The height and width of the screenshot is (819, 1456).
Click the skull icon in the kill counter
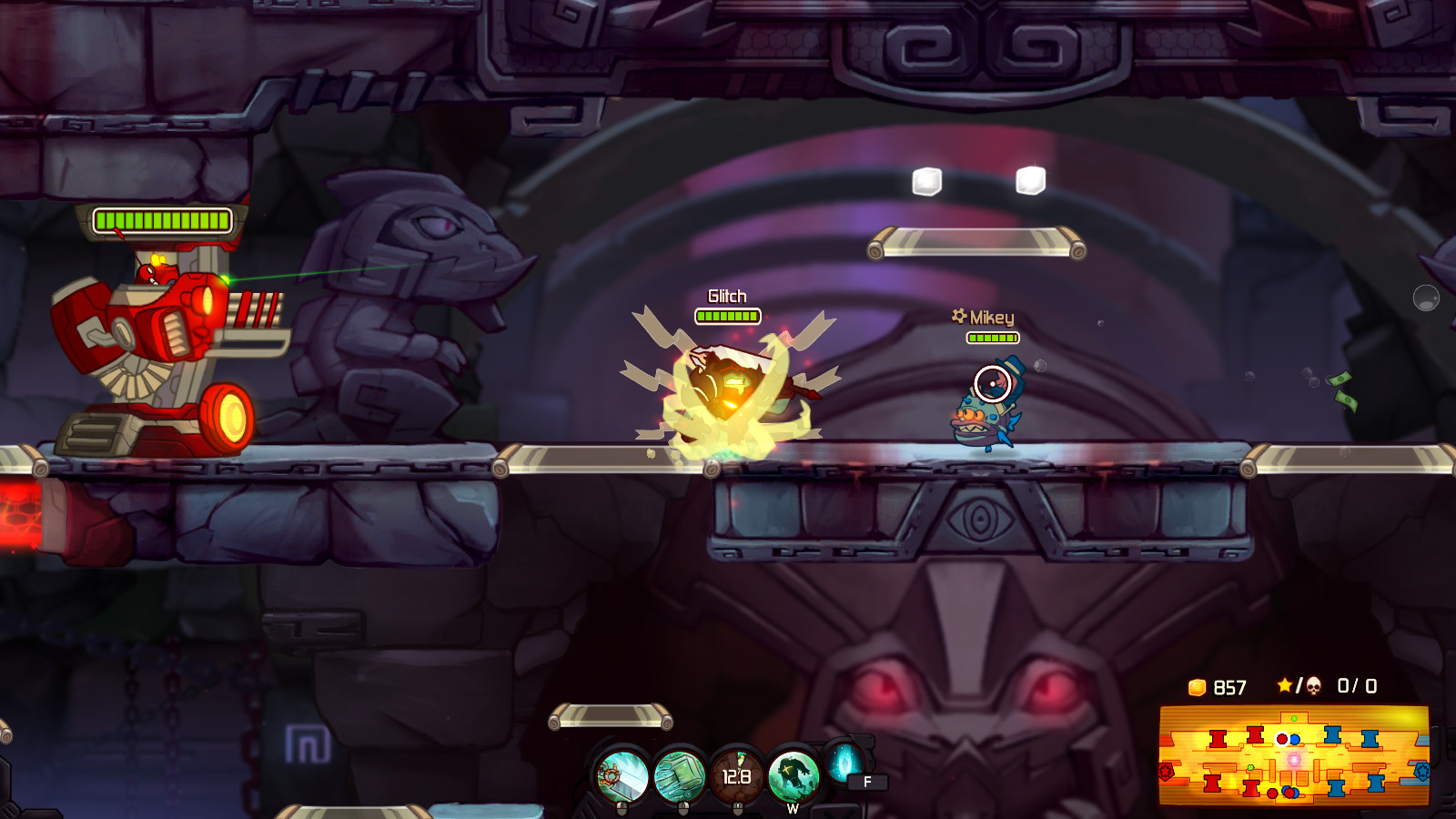click(1314, 685)
